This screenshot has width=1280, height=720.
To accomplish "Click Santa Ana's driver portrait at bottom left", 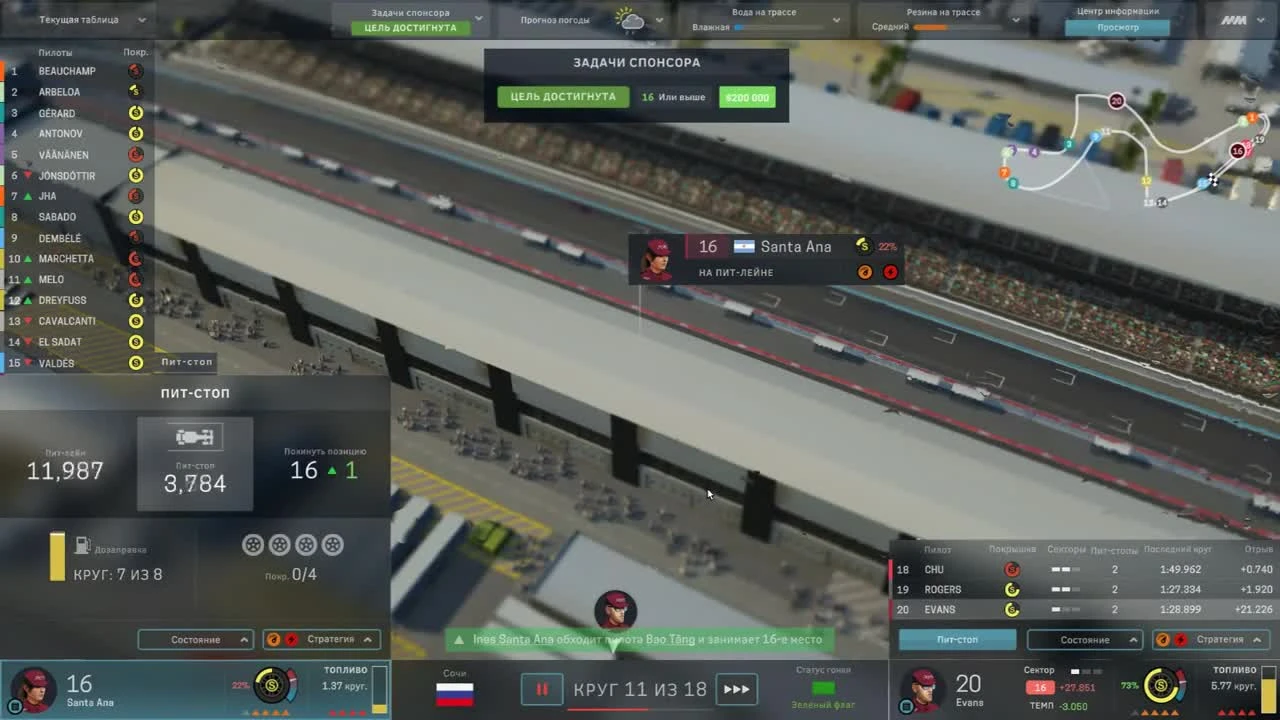I will [x=34, y=688].
